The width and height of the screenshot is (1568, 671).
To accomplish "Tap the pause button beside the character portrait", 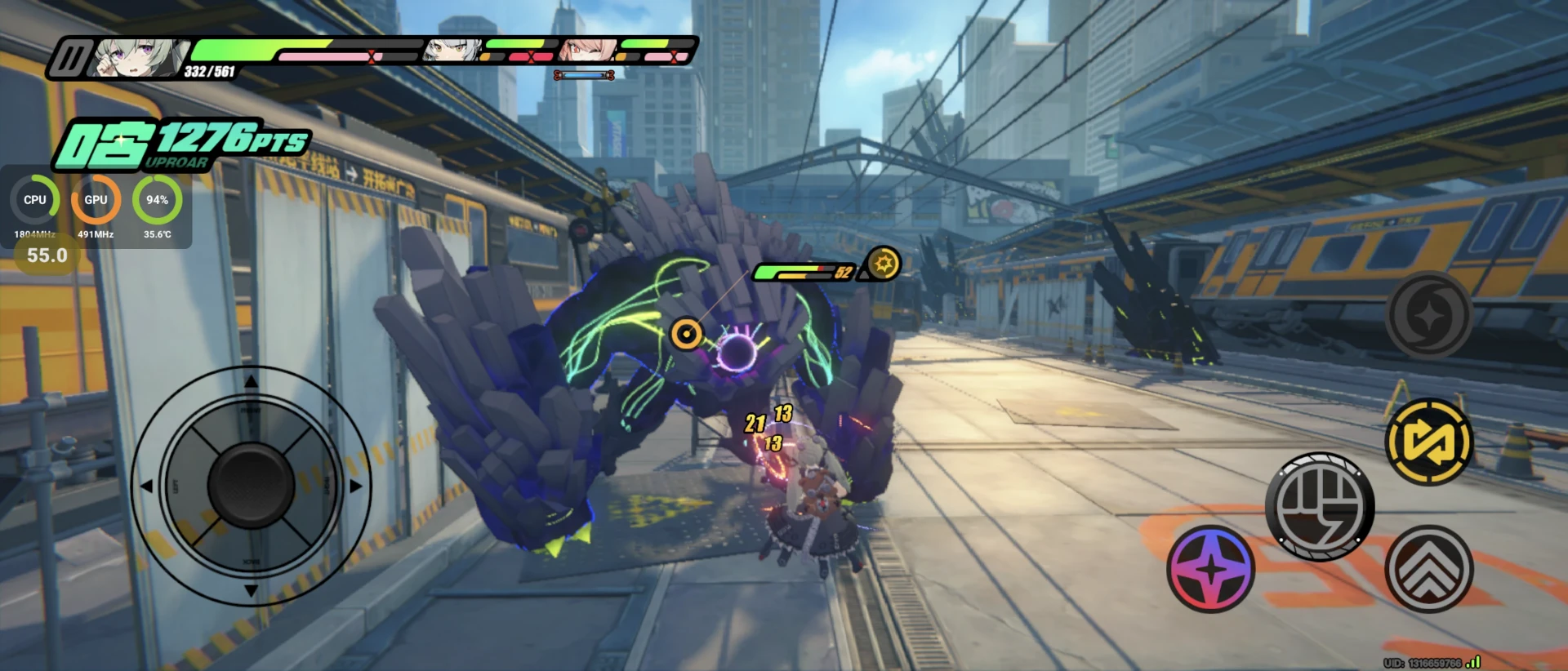I will (x=71, y=59).
